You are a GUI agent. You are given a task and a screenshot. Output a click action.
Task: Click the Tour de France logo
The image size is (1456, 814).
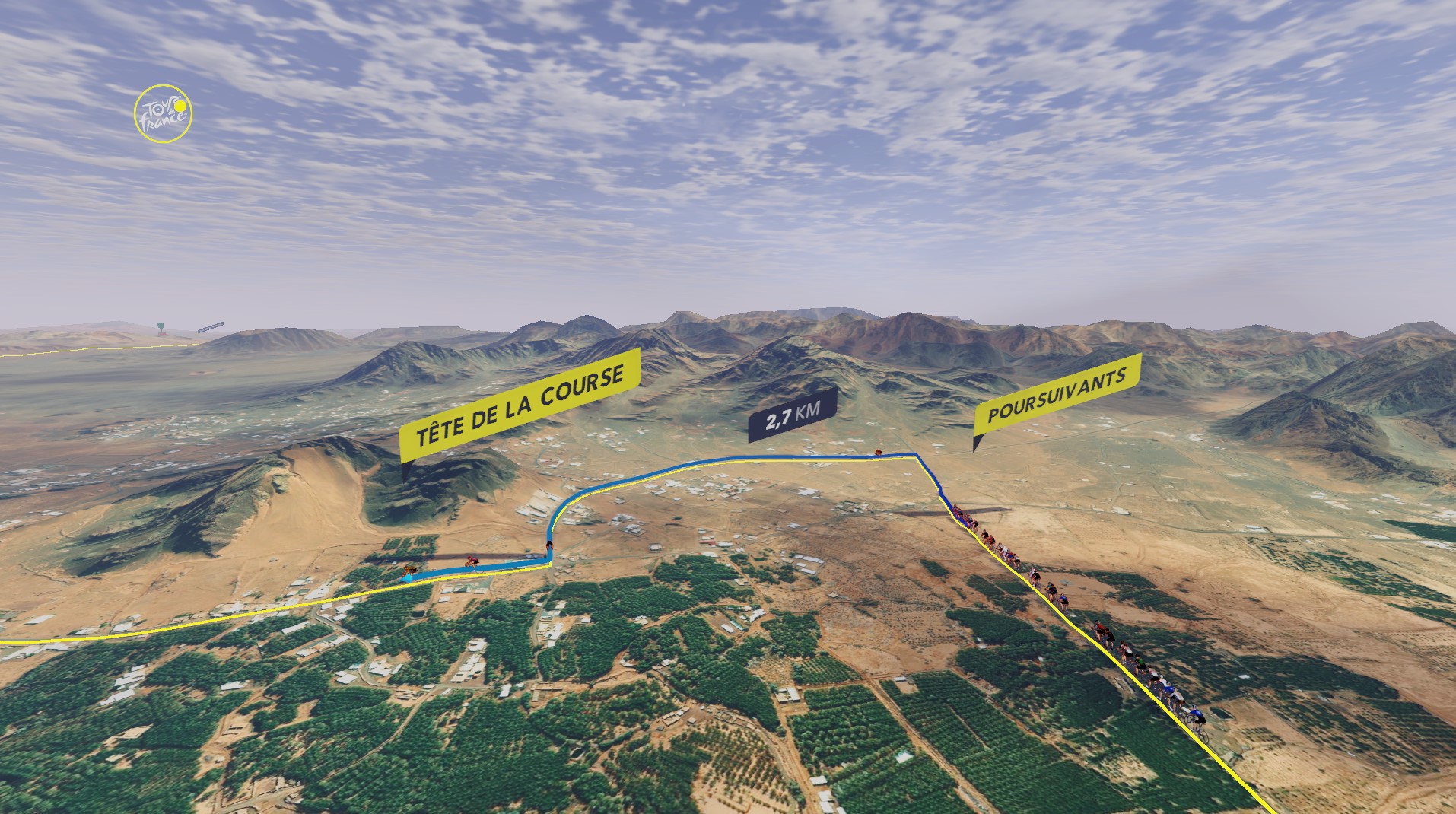pos(163,114)
